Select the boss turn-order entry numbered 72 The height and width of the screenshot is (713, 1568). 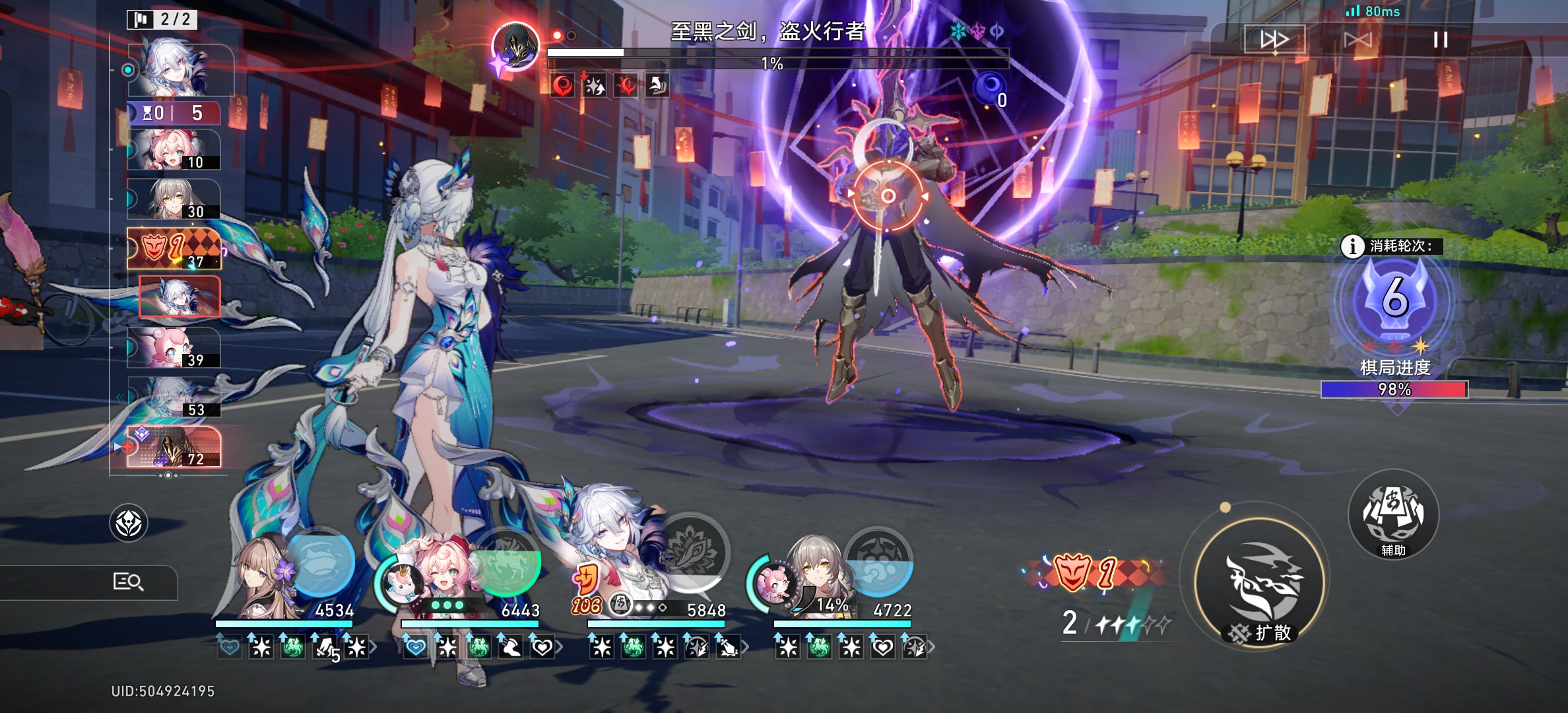click(174, 447)
